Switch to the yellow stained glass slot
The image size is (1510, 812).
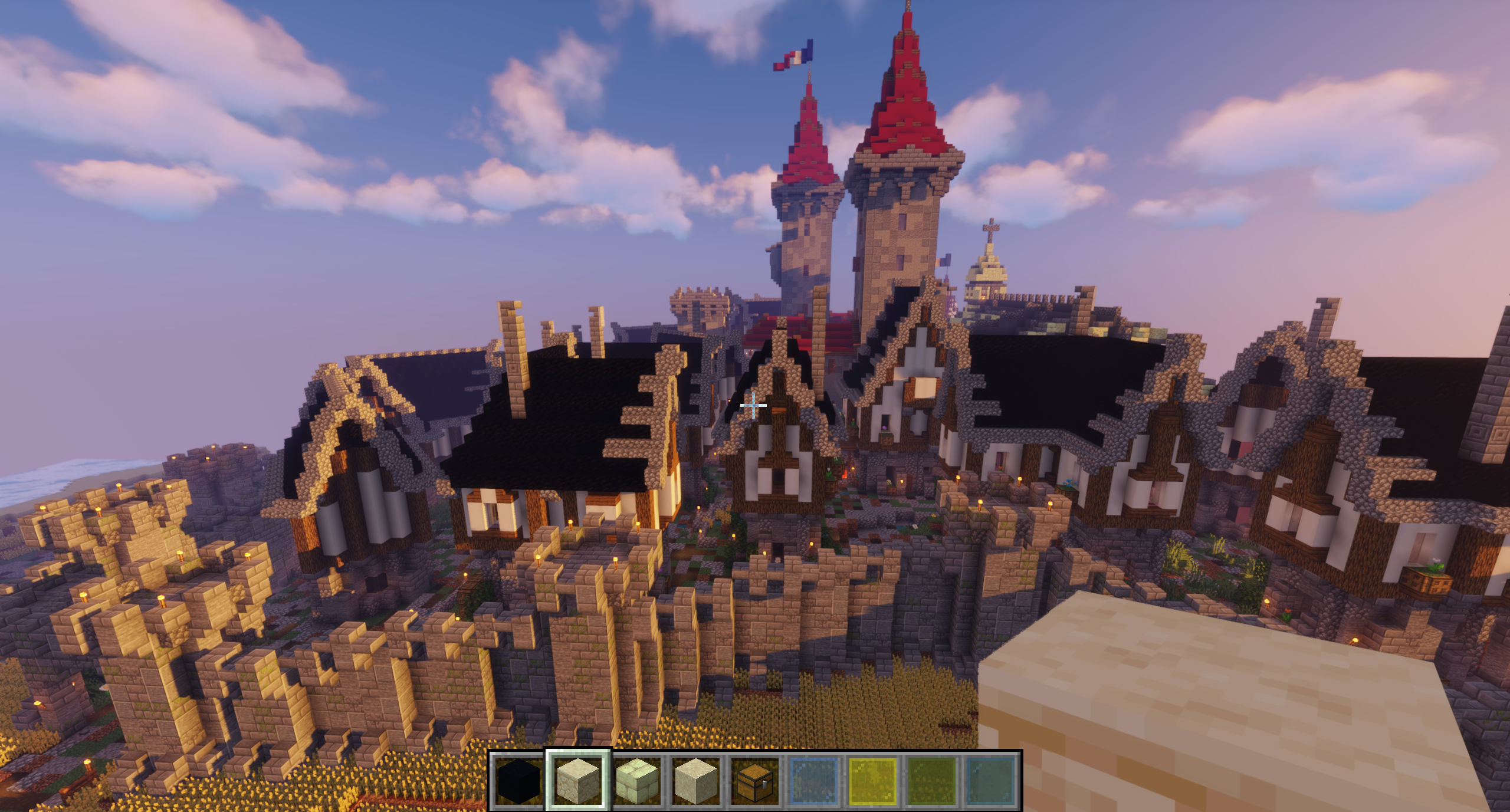point(873,781)
